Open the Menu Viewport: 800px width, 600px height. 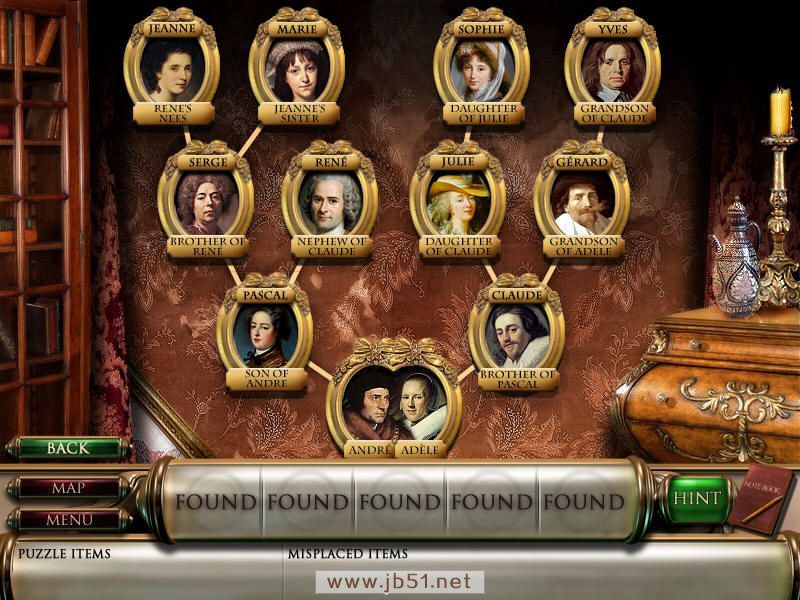click(x=68, y=520)
